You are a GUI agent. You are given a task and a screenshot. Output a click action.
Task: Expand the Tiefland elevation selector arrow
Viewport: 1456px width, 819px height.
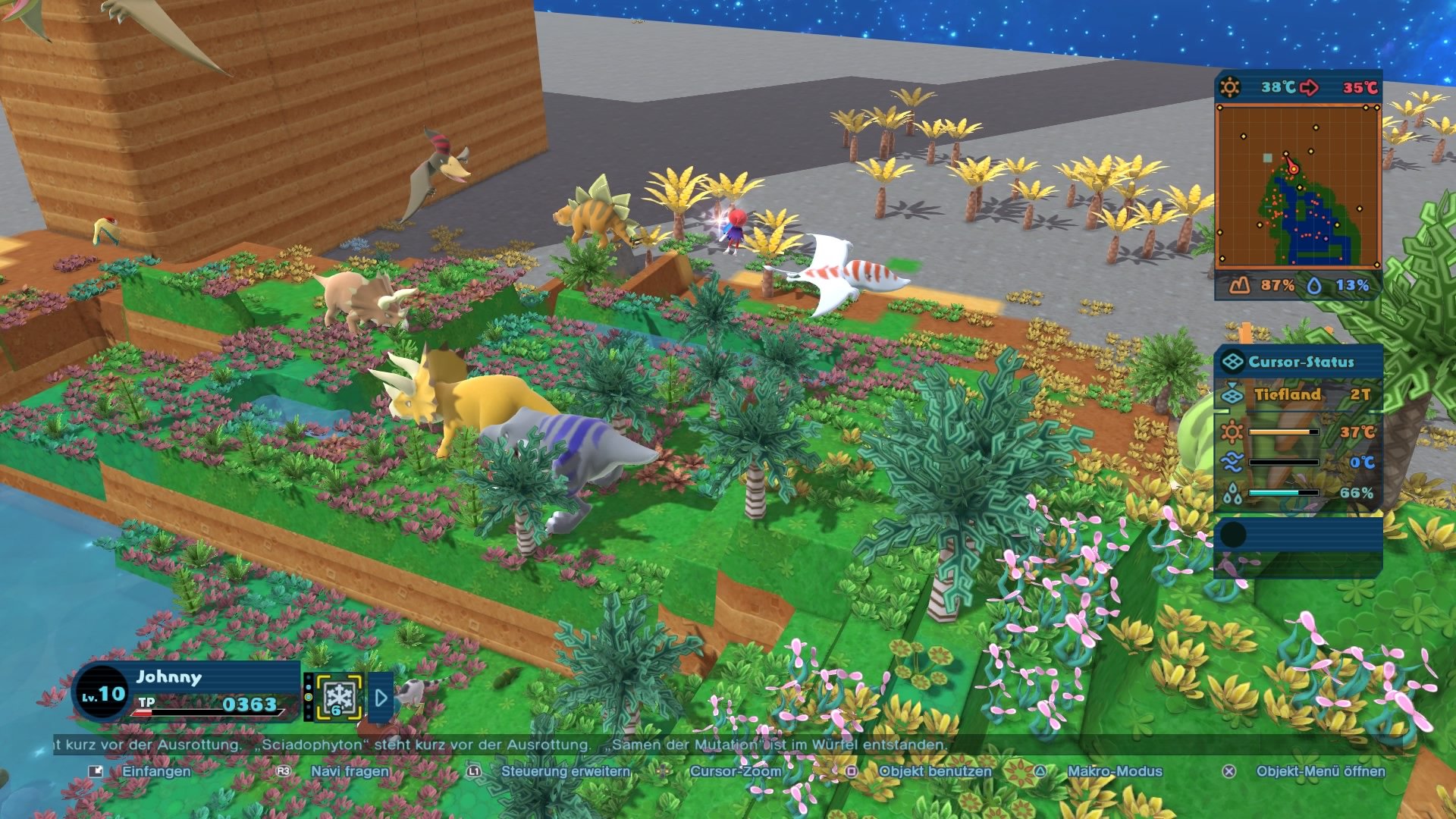1232,384
